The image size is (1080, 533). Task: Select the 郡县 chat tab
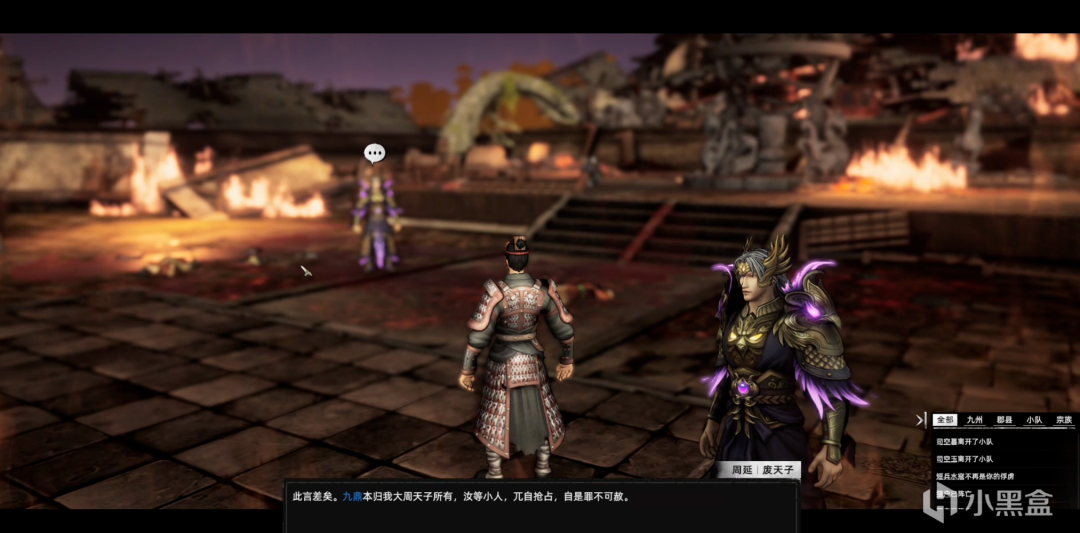1005,420
